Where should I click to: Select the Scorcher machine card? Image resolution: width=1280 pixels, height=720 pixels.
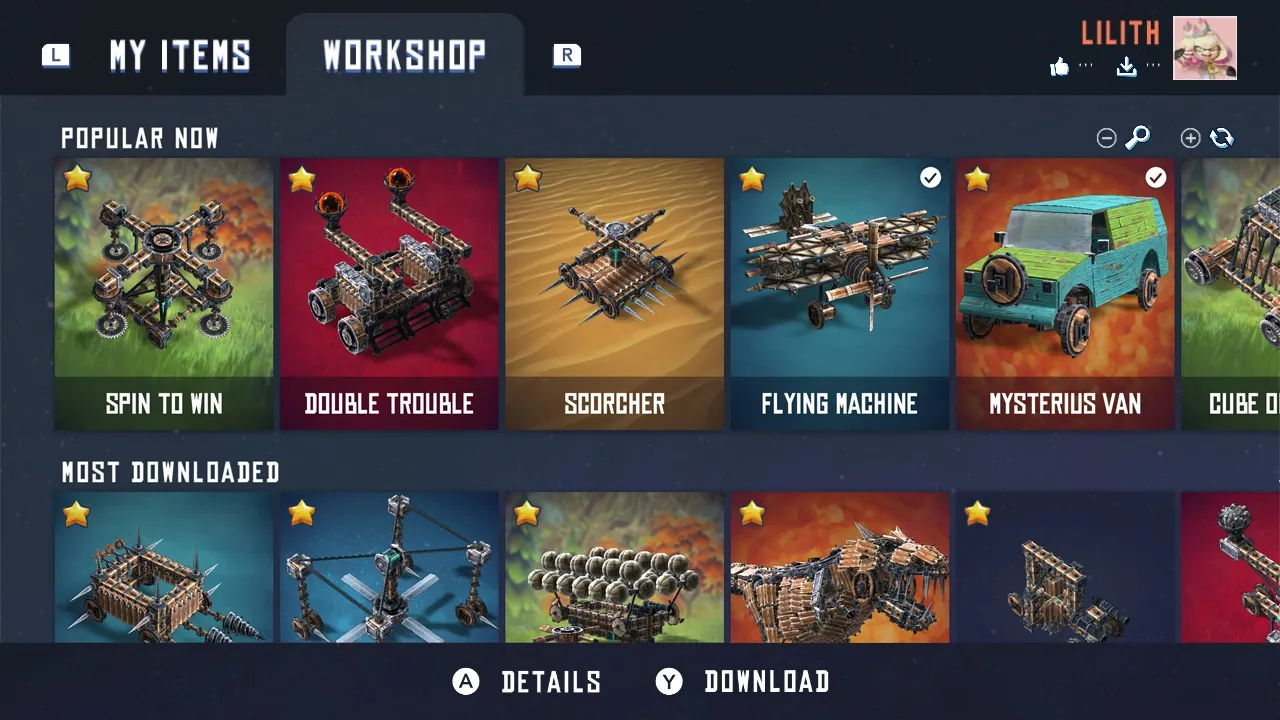(614, 294)
